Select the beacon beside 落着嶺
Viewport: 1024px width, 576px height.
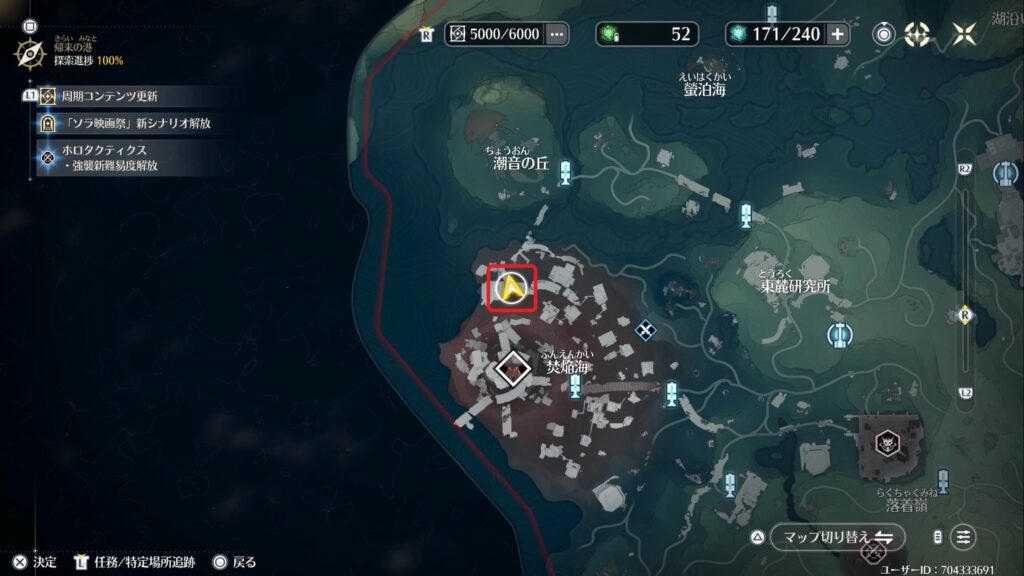943,481
